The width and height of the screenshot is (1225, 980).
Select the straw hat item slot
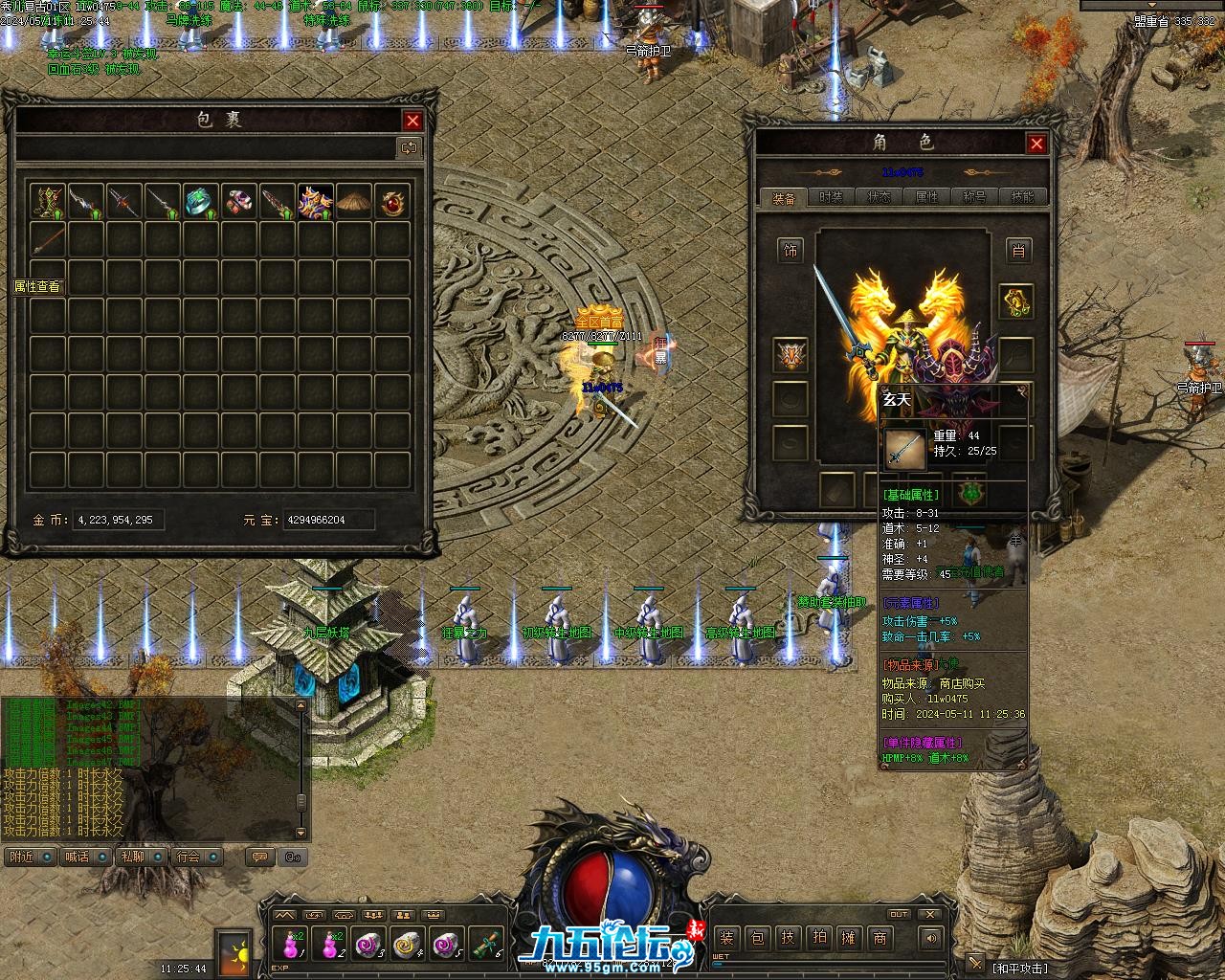pyautogui.click(x=353, y=202)
